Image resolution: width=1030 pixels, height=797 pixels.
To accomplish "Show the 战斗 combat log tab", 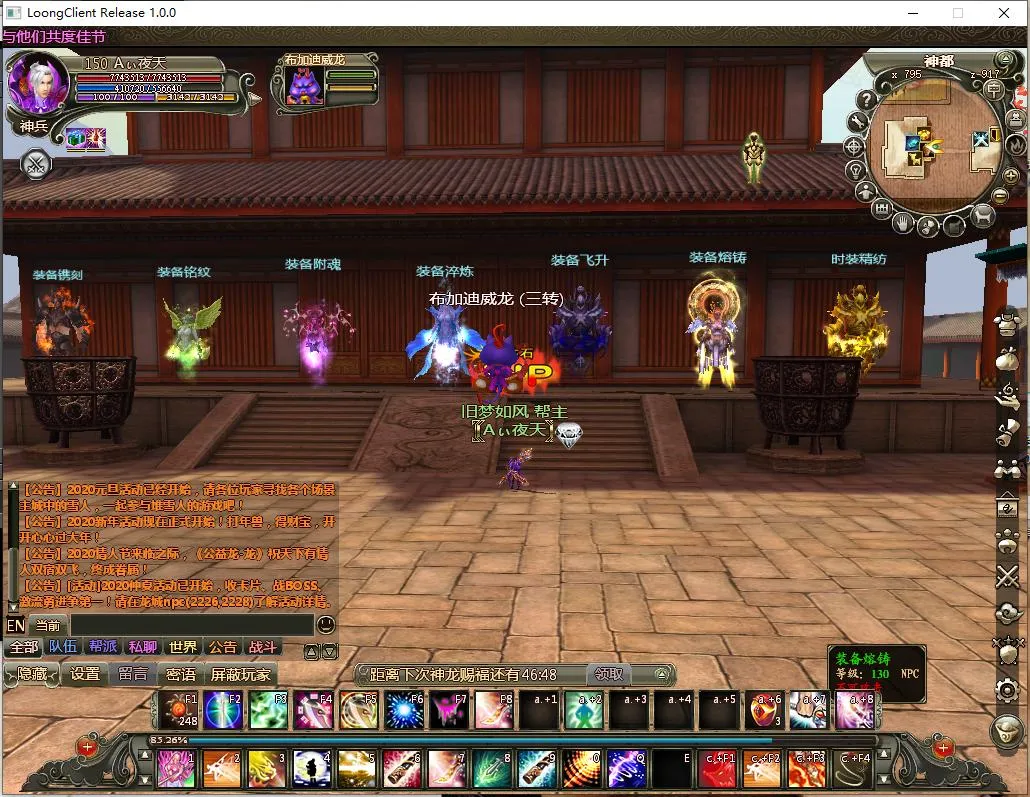I will (x=263, y=647).
